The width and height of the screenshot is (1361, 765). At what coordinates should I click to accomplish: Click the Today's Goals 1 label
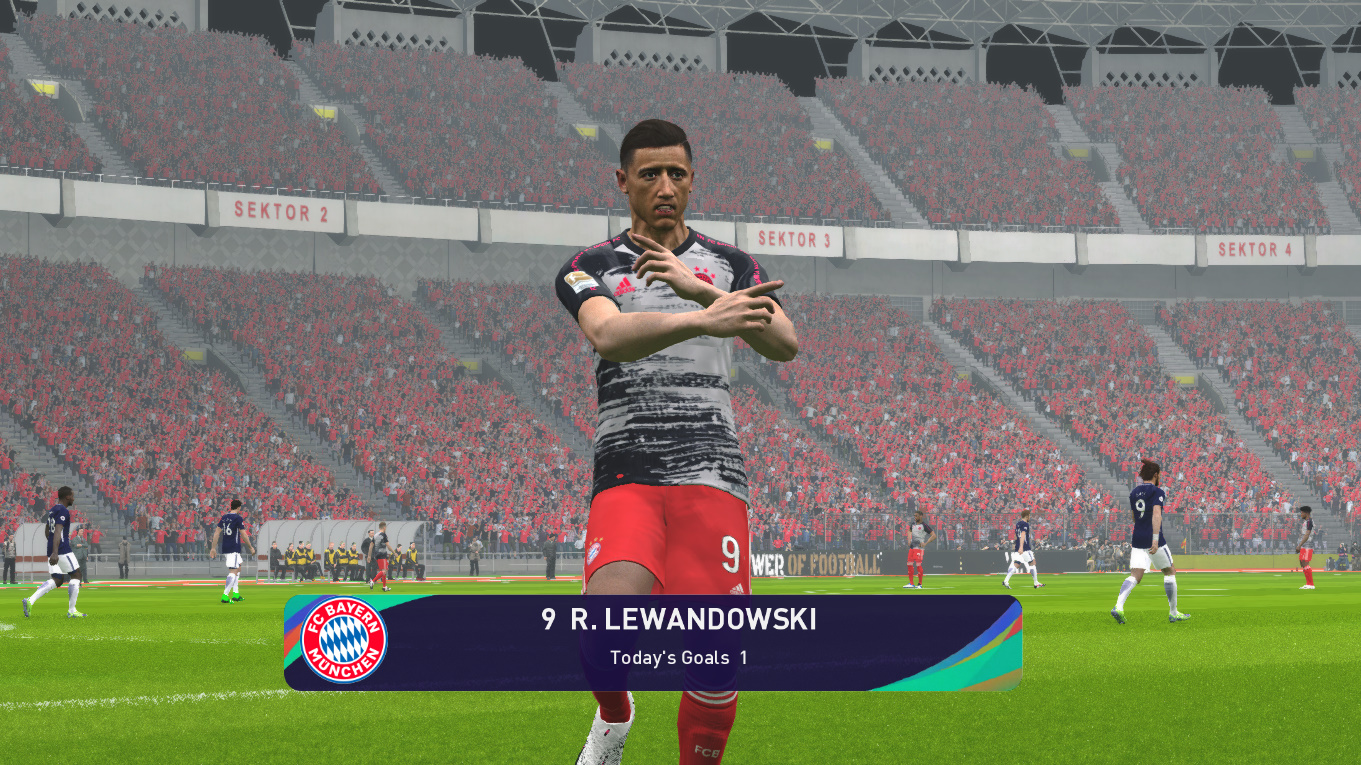678,658
